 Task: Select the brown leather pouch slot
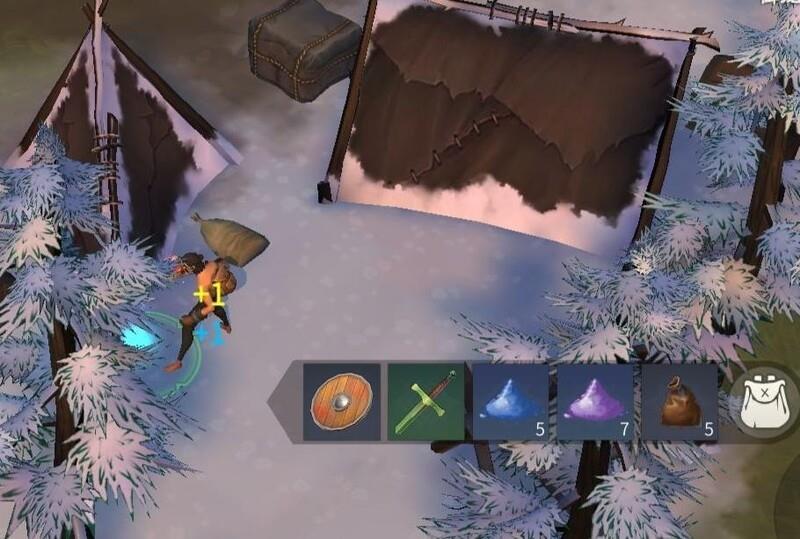(680, 402)
